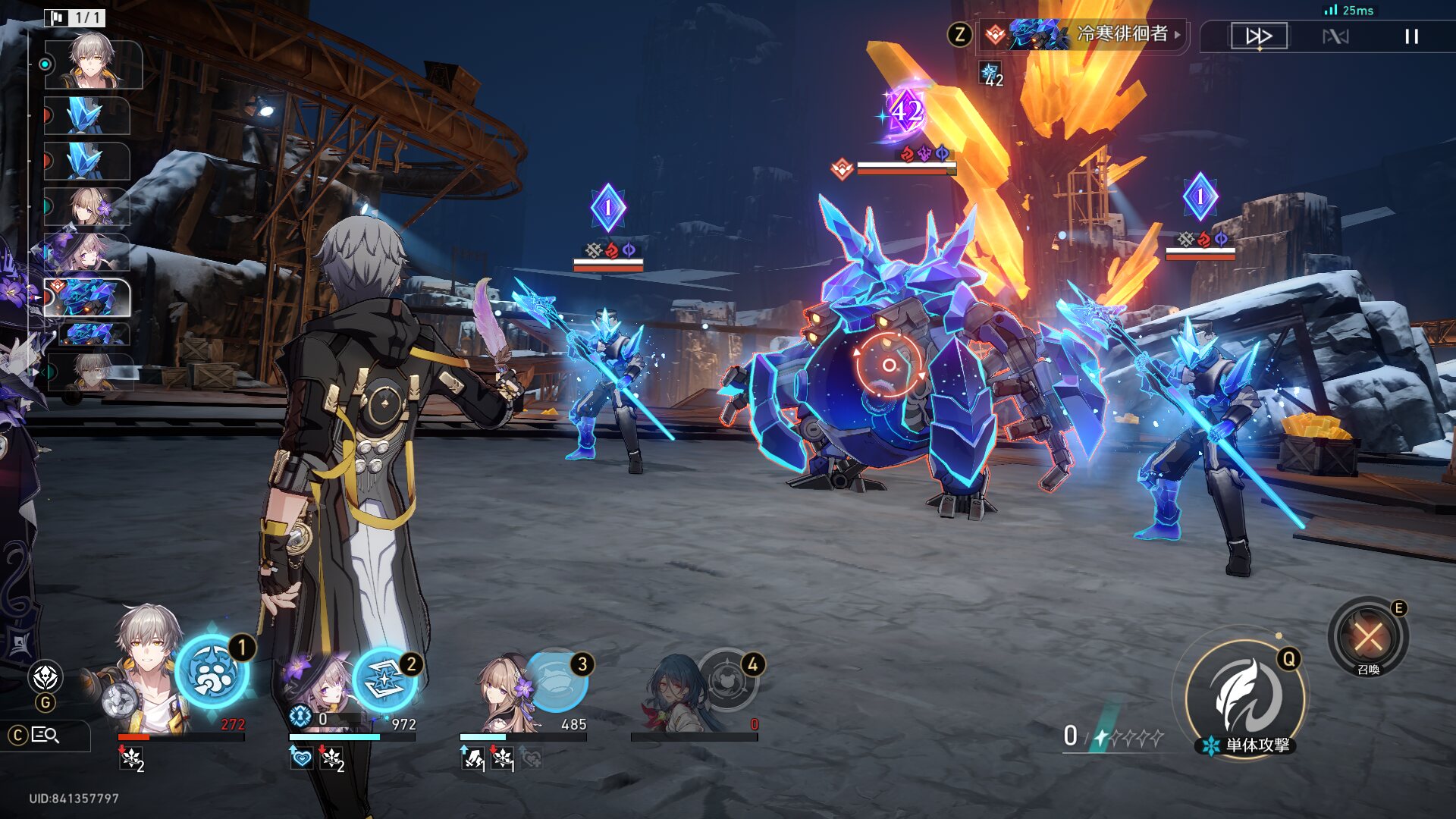Open the 冷寒徘徊者 enemy details banner

[x=1084, y=34]
